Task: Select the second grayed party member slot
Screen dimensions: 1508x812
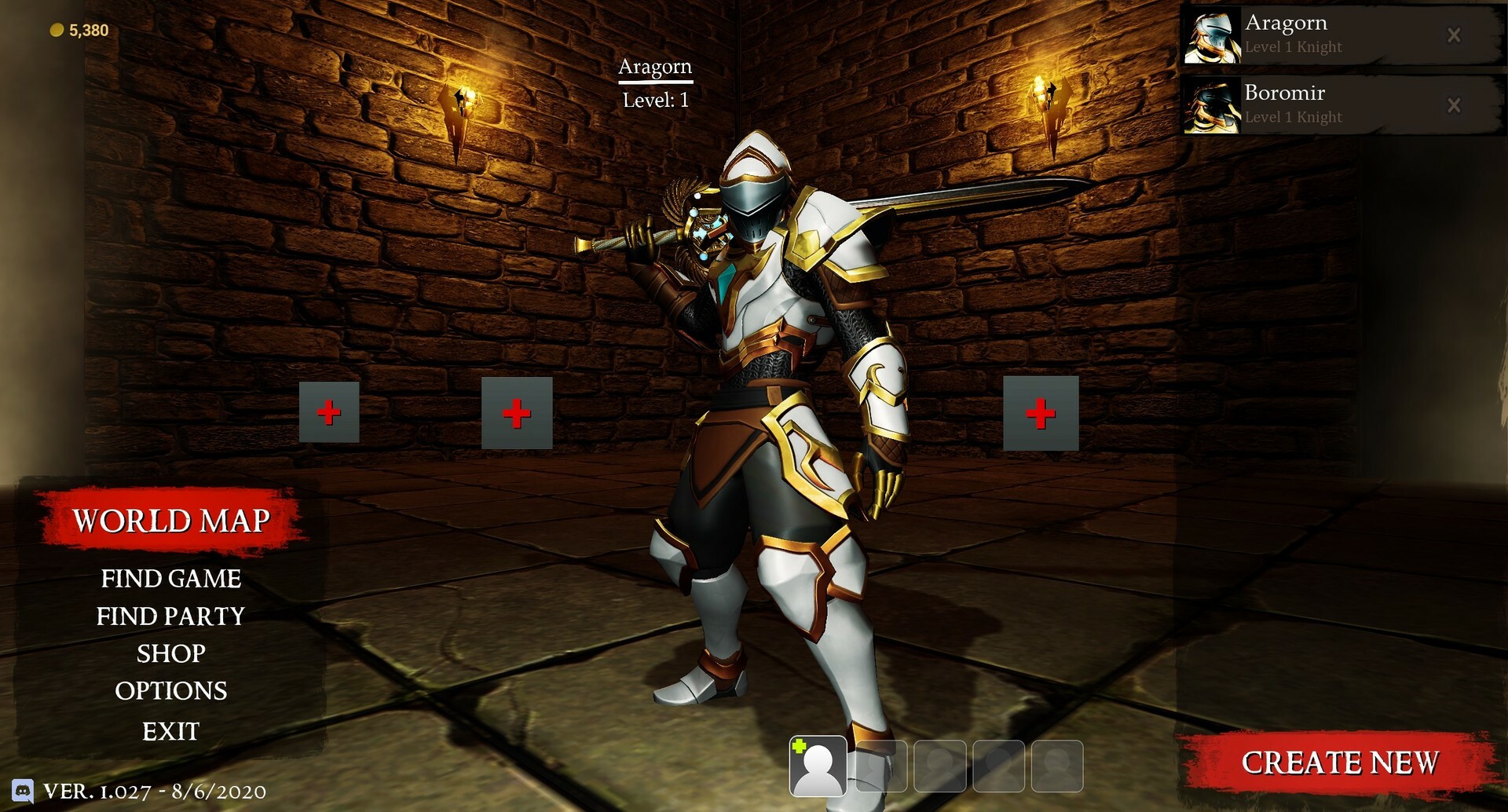Action: click(878, 766)
